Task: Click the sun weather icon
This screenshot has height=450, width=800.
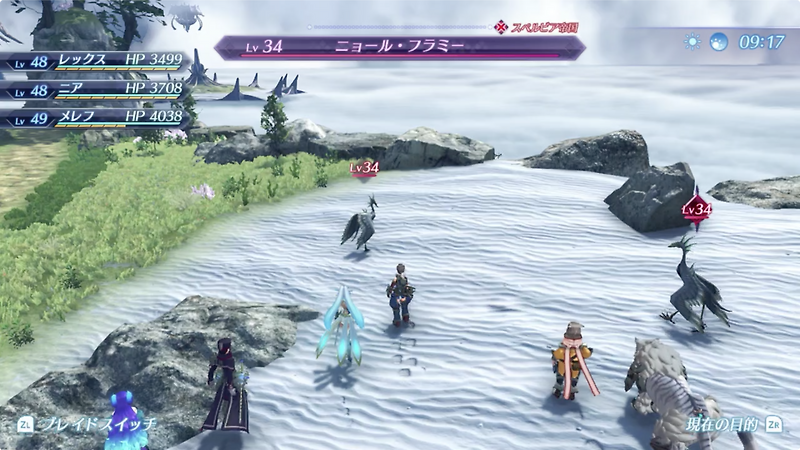Action: point(693,42)
